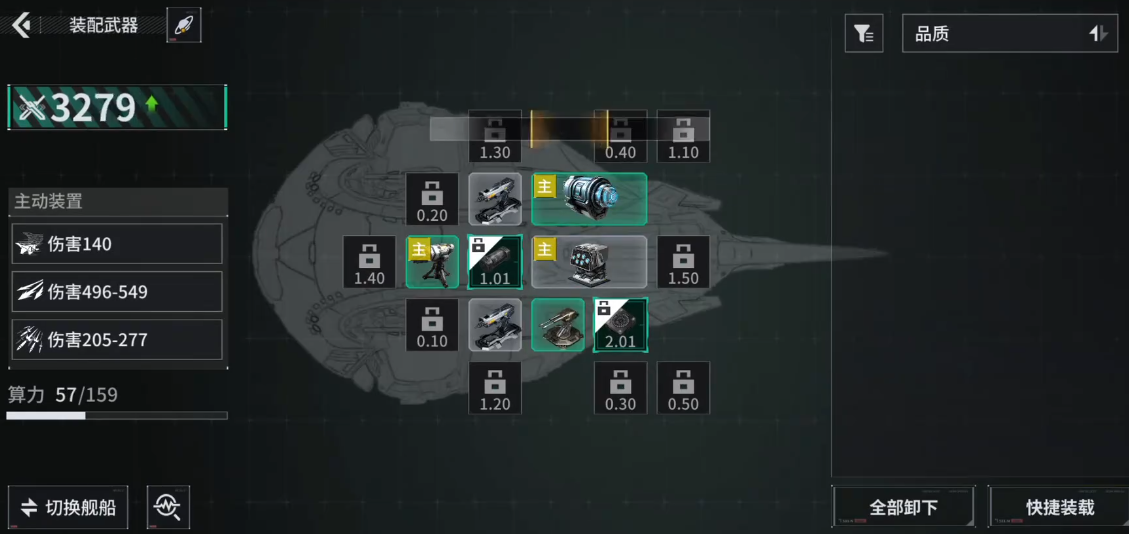
Task: Open the filter options icon
Action: (863, 34)
